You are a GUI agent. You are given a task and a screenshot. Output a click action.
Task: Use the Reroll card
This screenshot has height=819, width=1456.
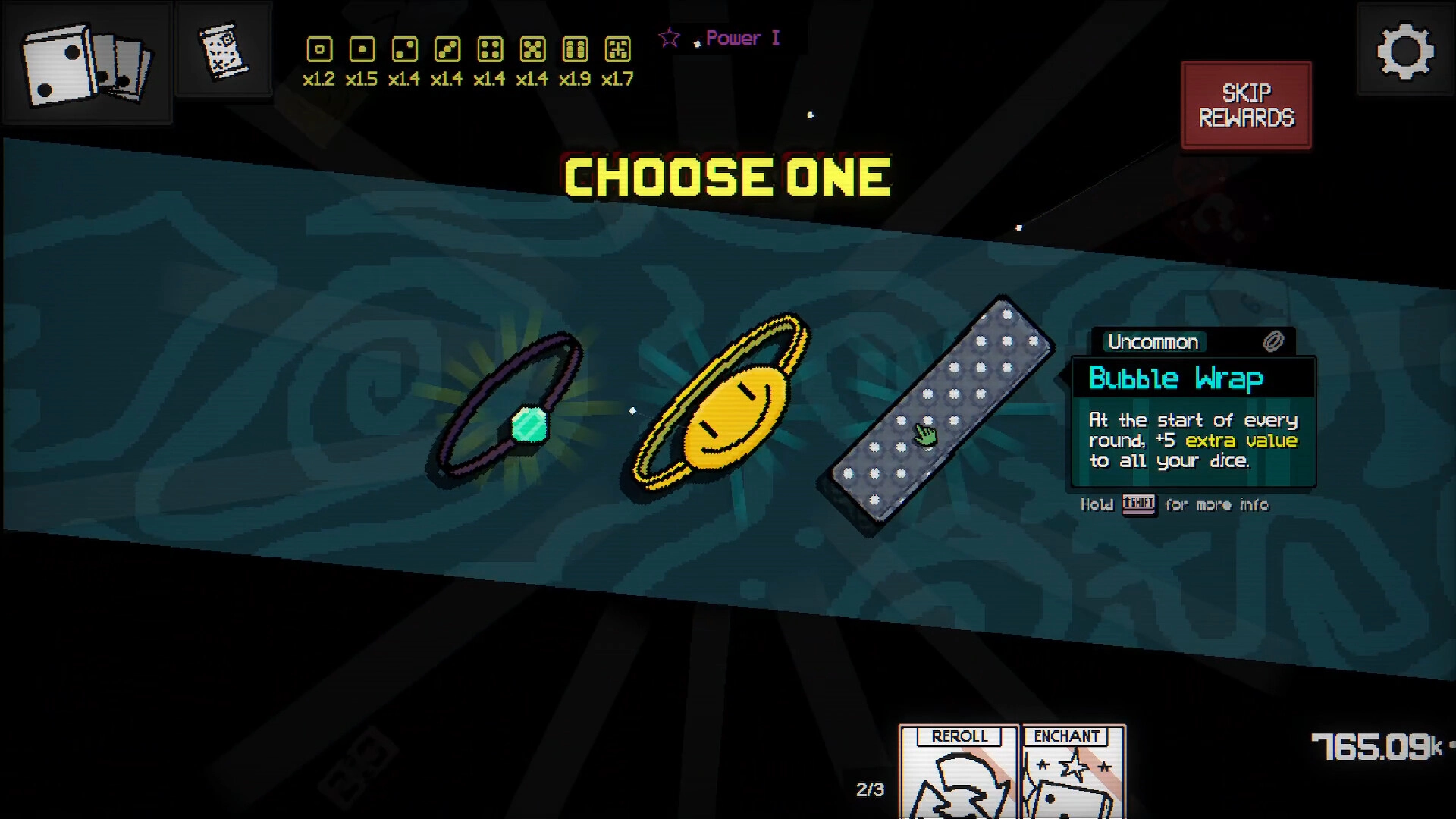(x=959, y=772)
